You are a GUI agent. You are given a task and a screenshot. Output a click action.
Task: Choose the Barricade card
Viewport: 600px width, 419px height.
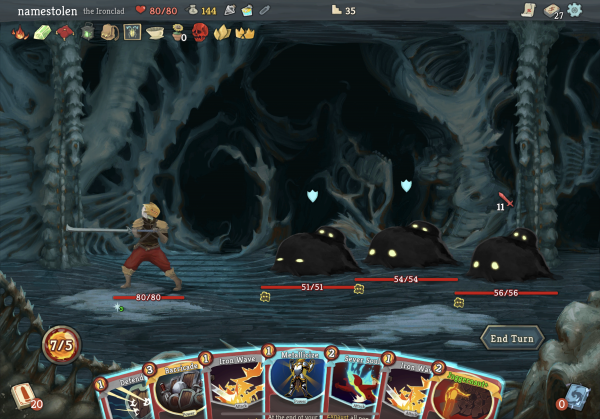point(180,389)
